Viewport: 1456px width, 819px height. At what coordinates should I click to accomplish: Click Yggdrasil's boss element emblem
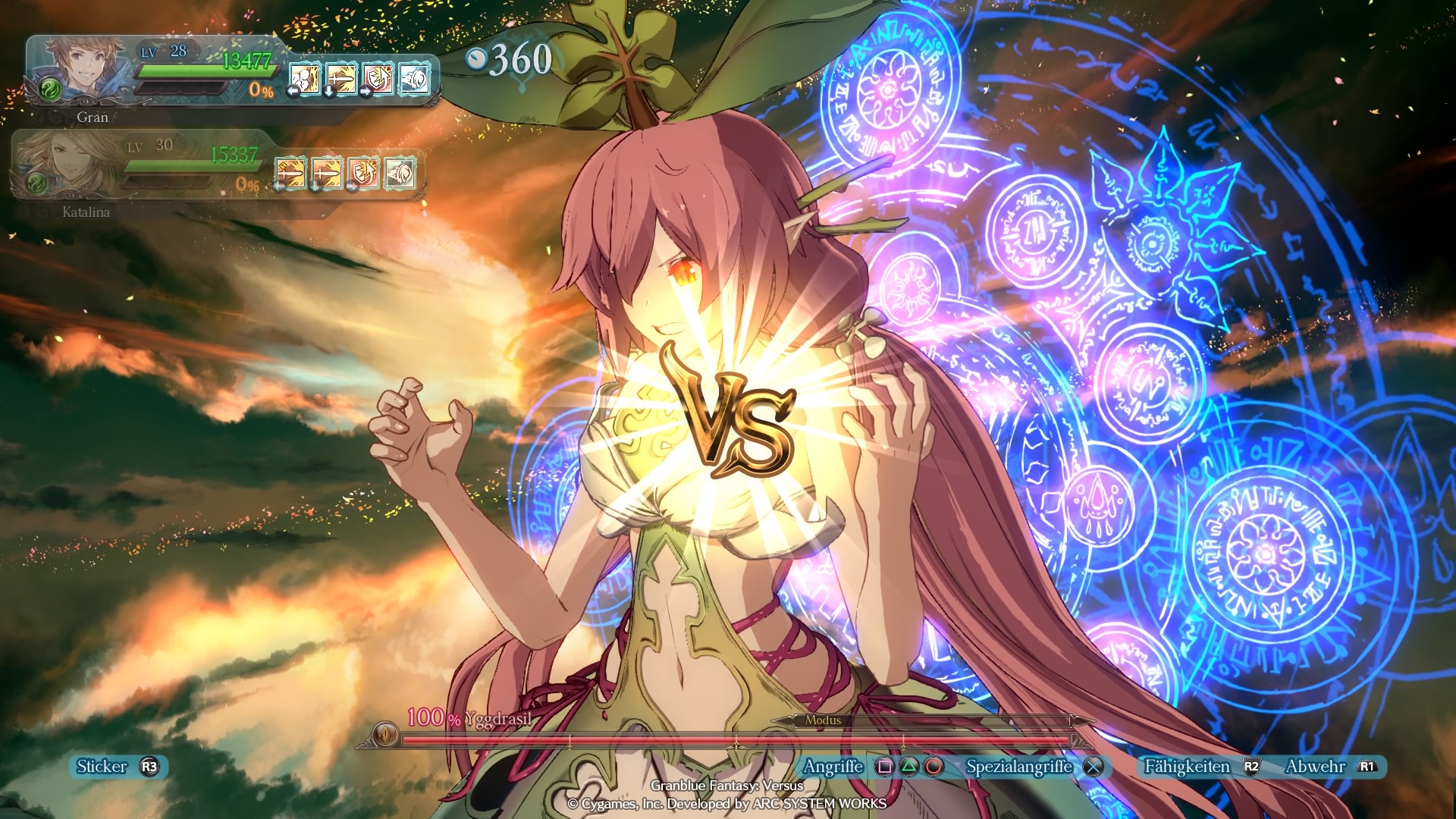(385, 734)
